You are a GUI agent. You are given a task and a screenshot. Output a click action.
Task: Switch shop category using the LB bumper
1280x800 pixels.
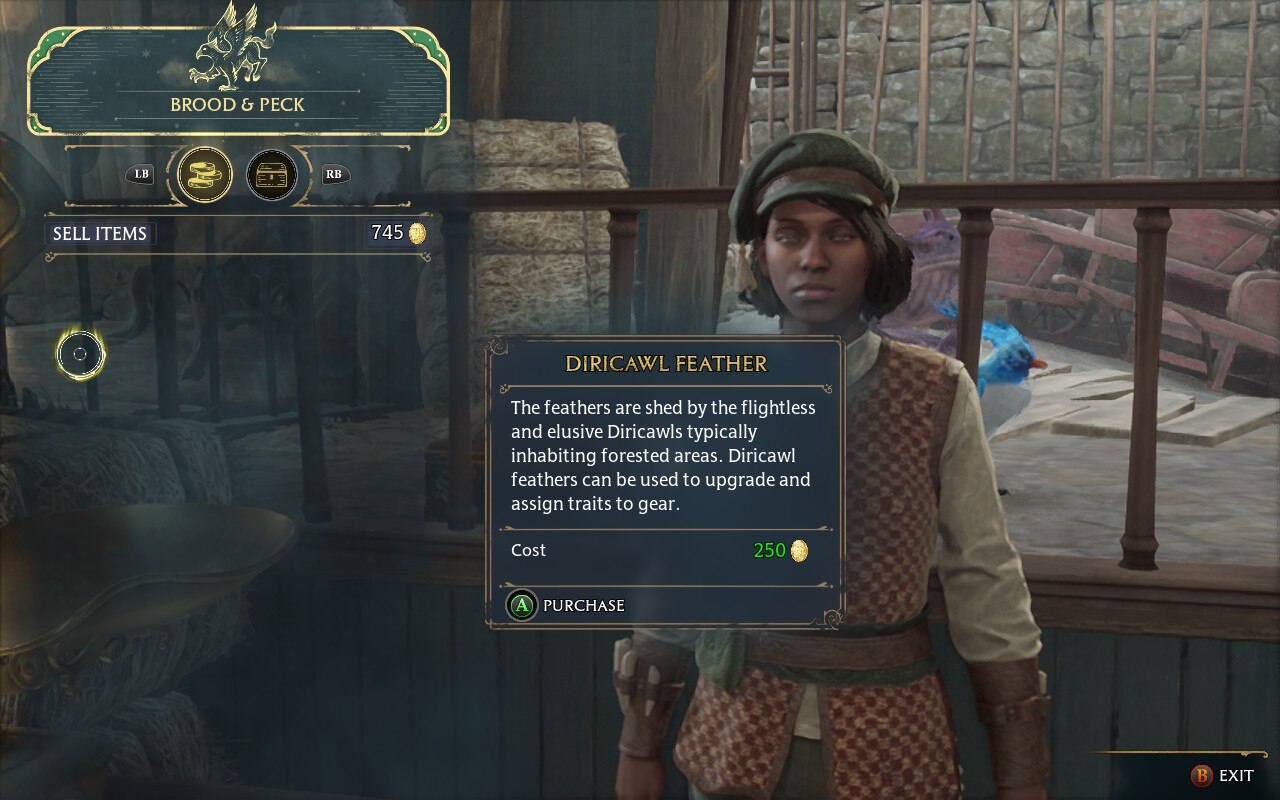click(x=138, y=174)
